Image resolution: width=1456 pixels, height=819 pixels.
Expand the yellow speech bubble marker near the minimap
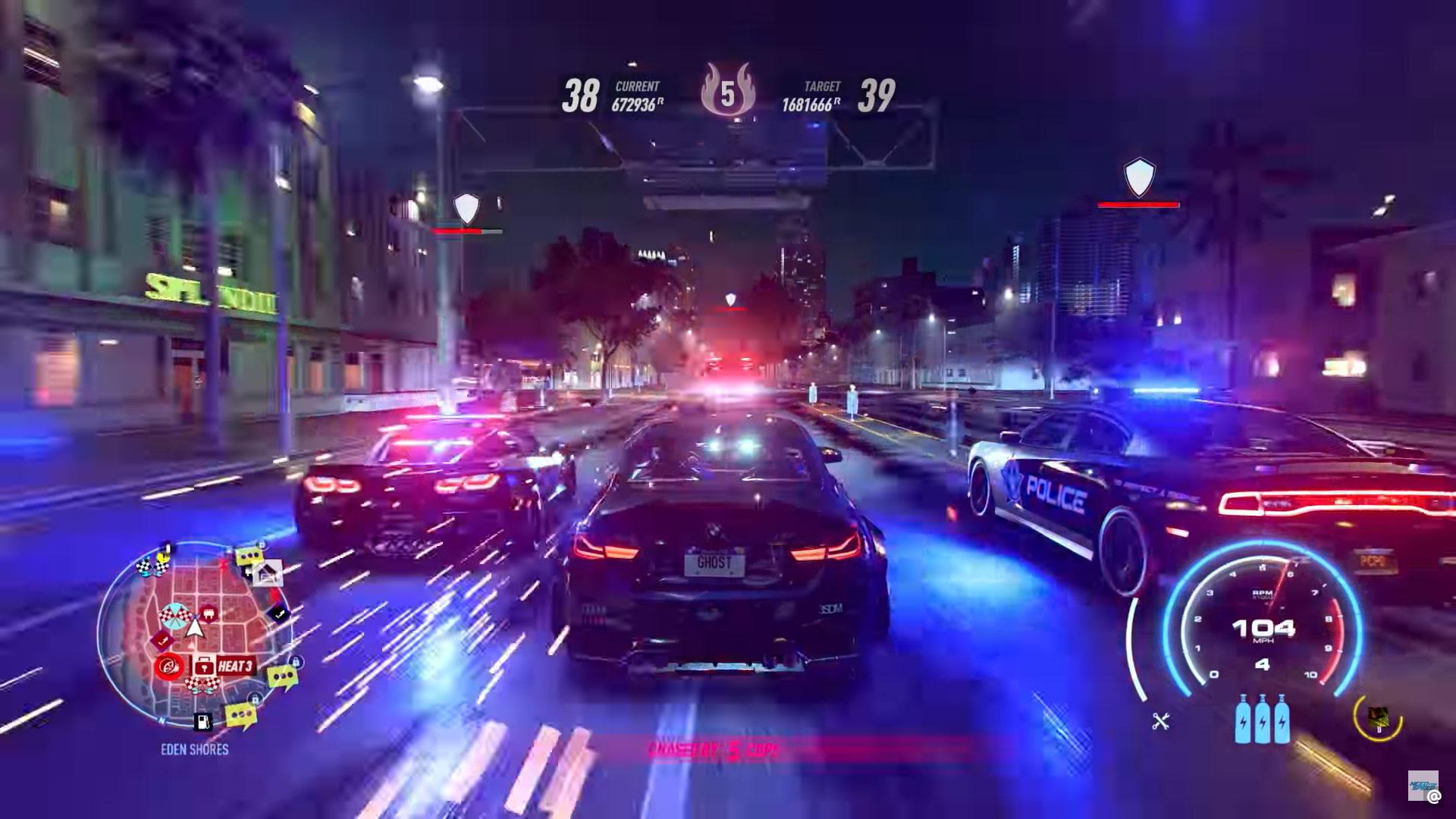coord(249,555)
